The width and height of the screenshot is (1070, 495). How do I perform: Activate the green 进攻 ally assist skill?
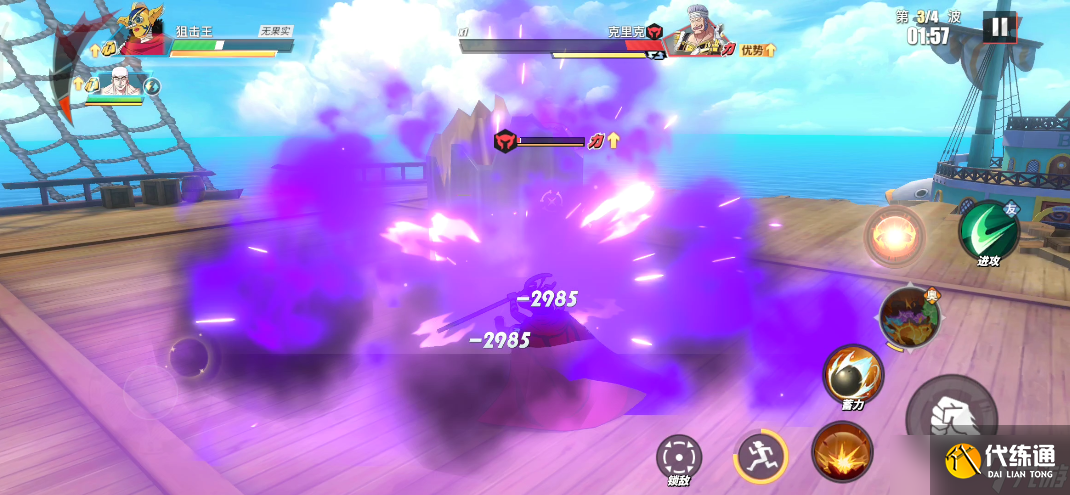pyautogui.click(x=988, y=231)
